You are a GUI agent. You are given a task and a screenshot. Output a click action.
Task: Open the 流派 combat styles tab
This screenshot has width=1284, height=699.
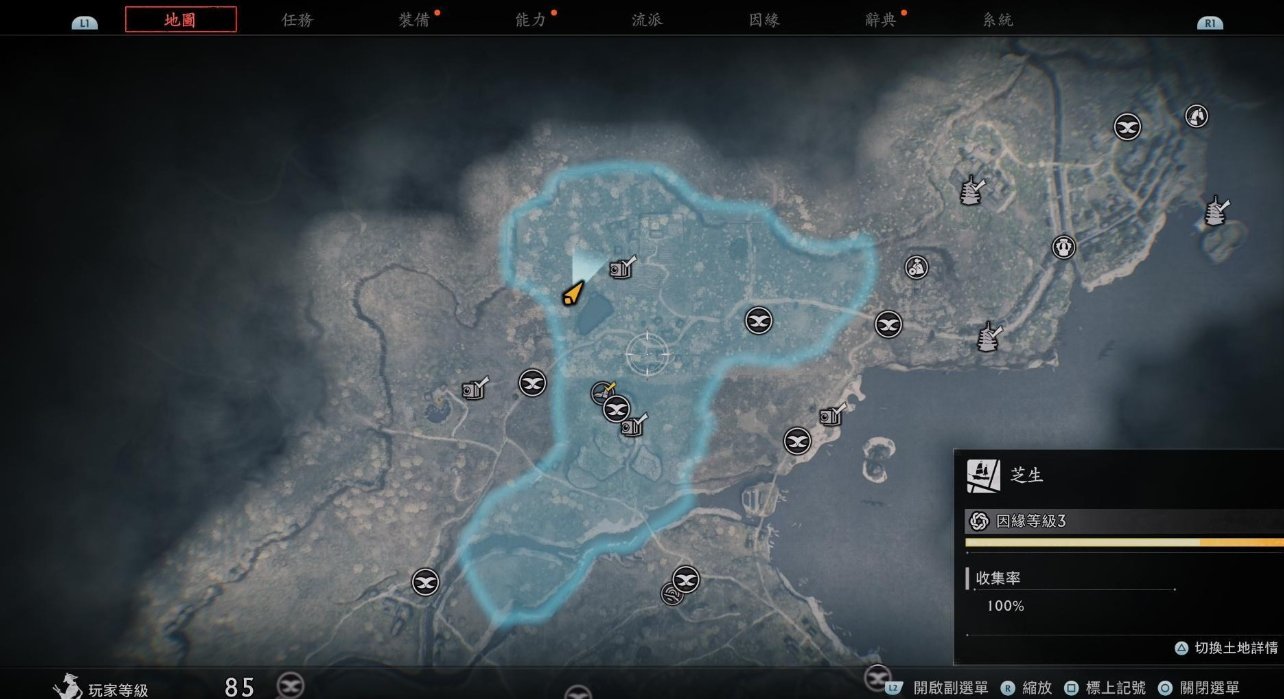pyautogui.click(x=647, y=20)
